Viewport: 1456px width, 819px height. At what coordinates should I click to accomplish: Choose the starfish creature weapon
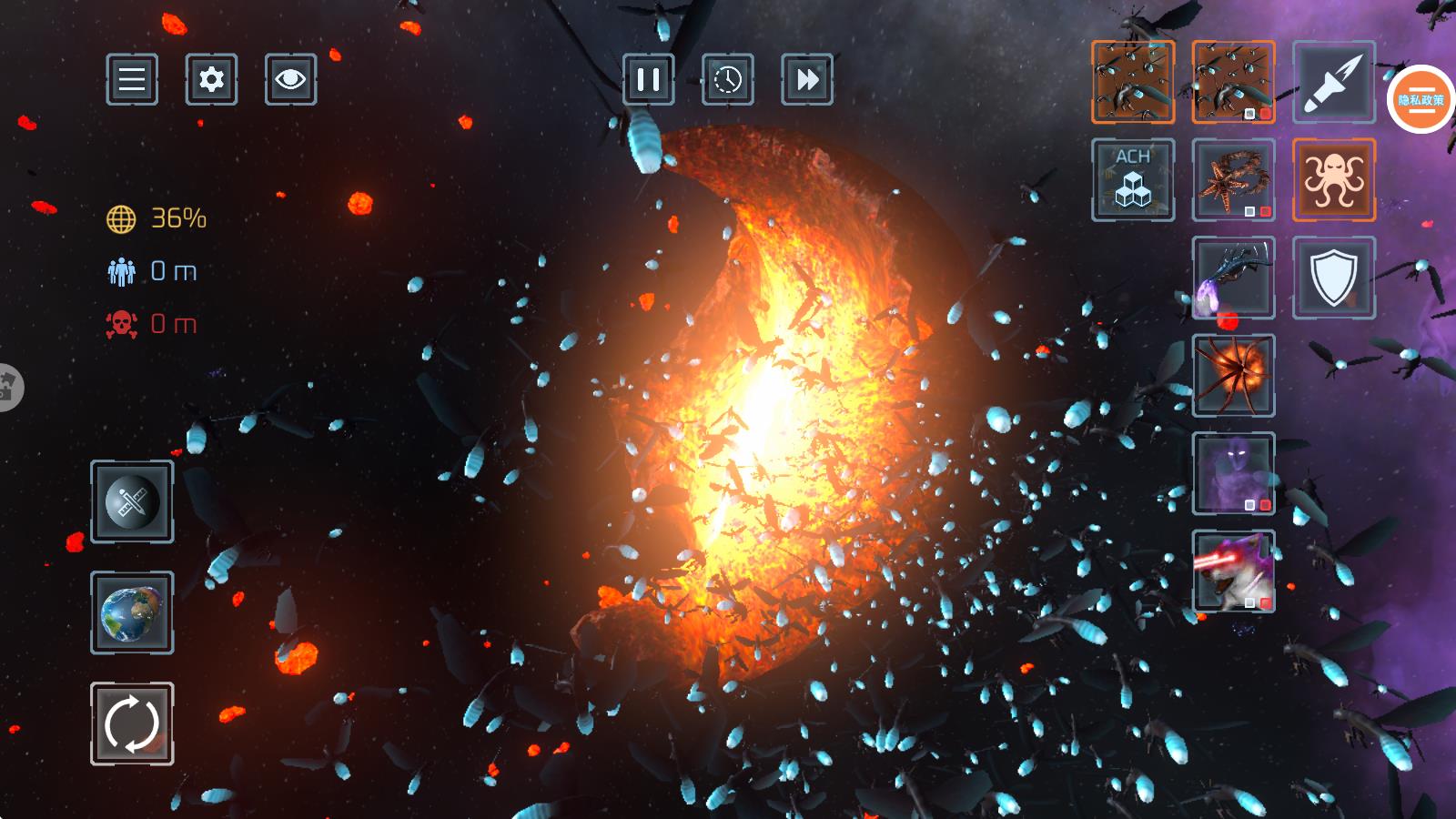point(1233,180)
